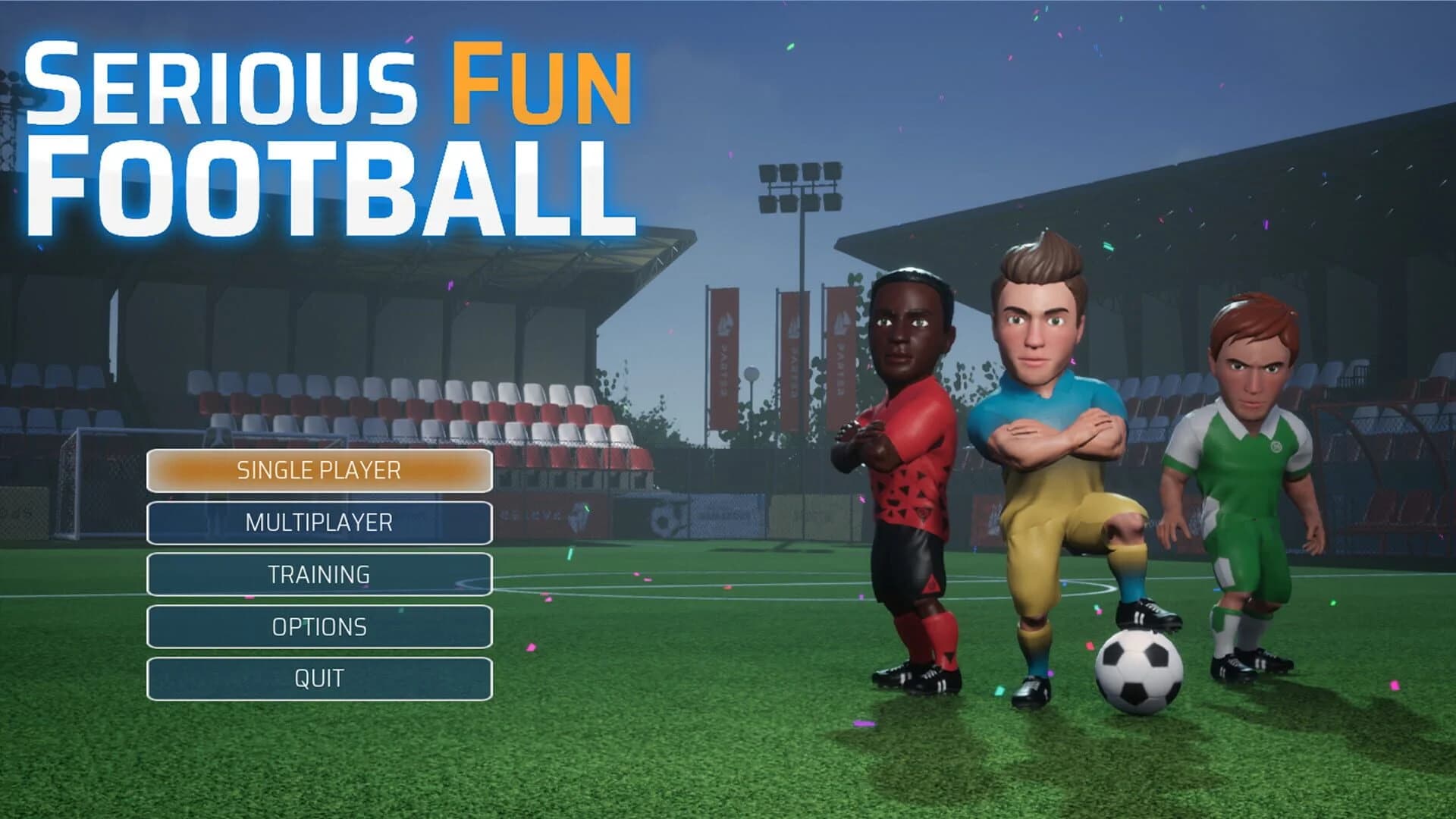The width and height of the screenshot is (1456, 819).
Task: Click the crest on the green player's shirt
Action: 1276,447
